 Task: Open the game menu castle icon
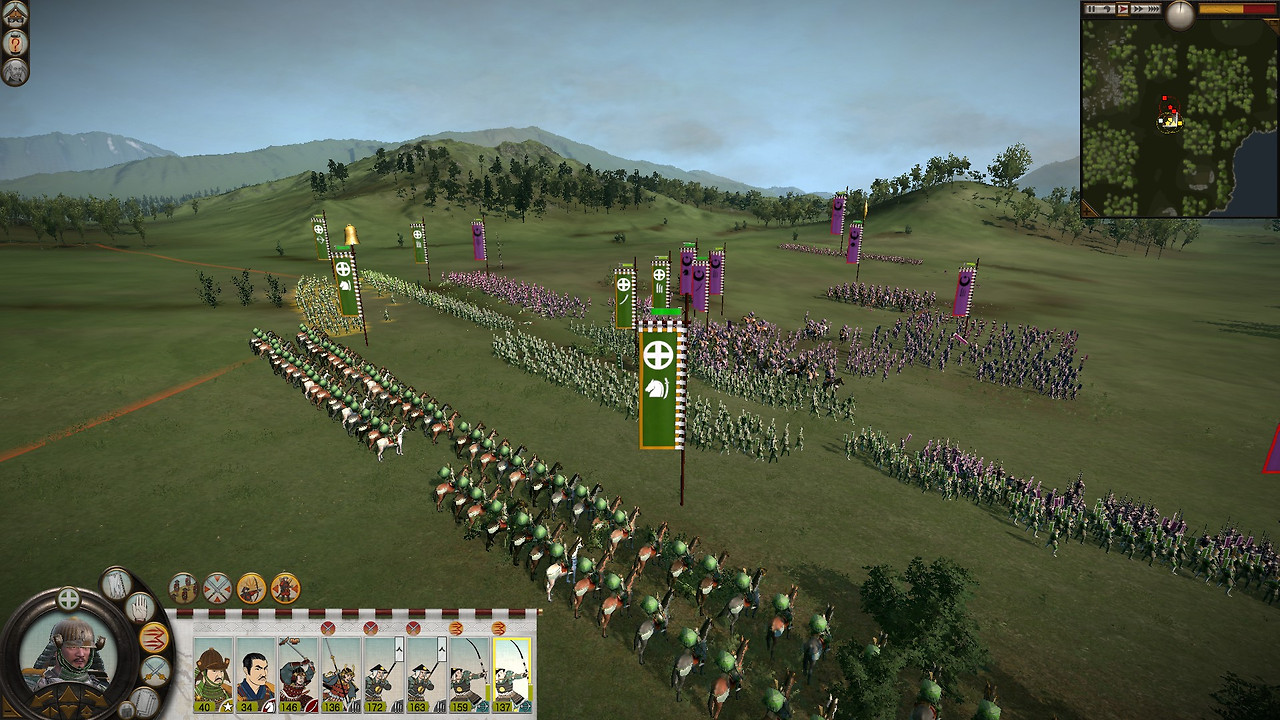pos(15,14)
